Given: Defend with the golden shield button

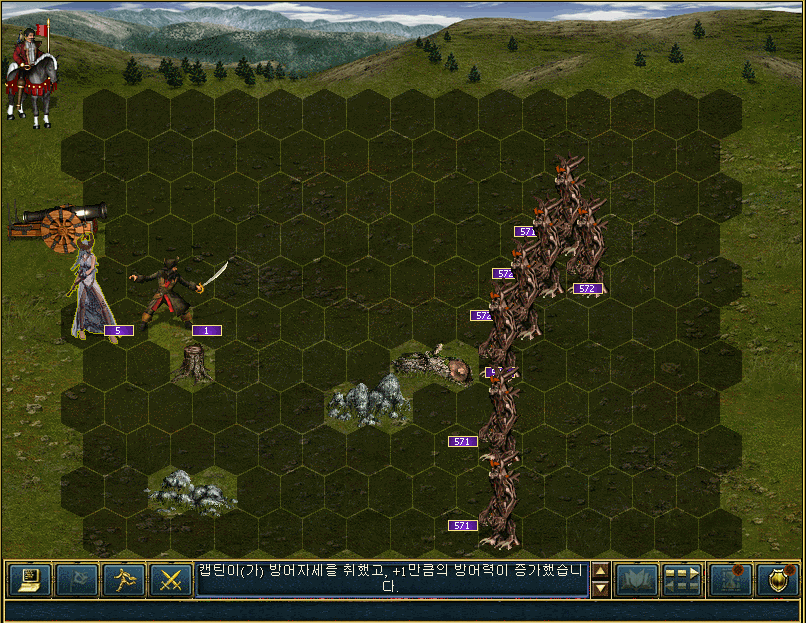Looking at the screenshot, I should [777, 579].
